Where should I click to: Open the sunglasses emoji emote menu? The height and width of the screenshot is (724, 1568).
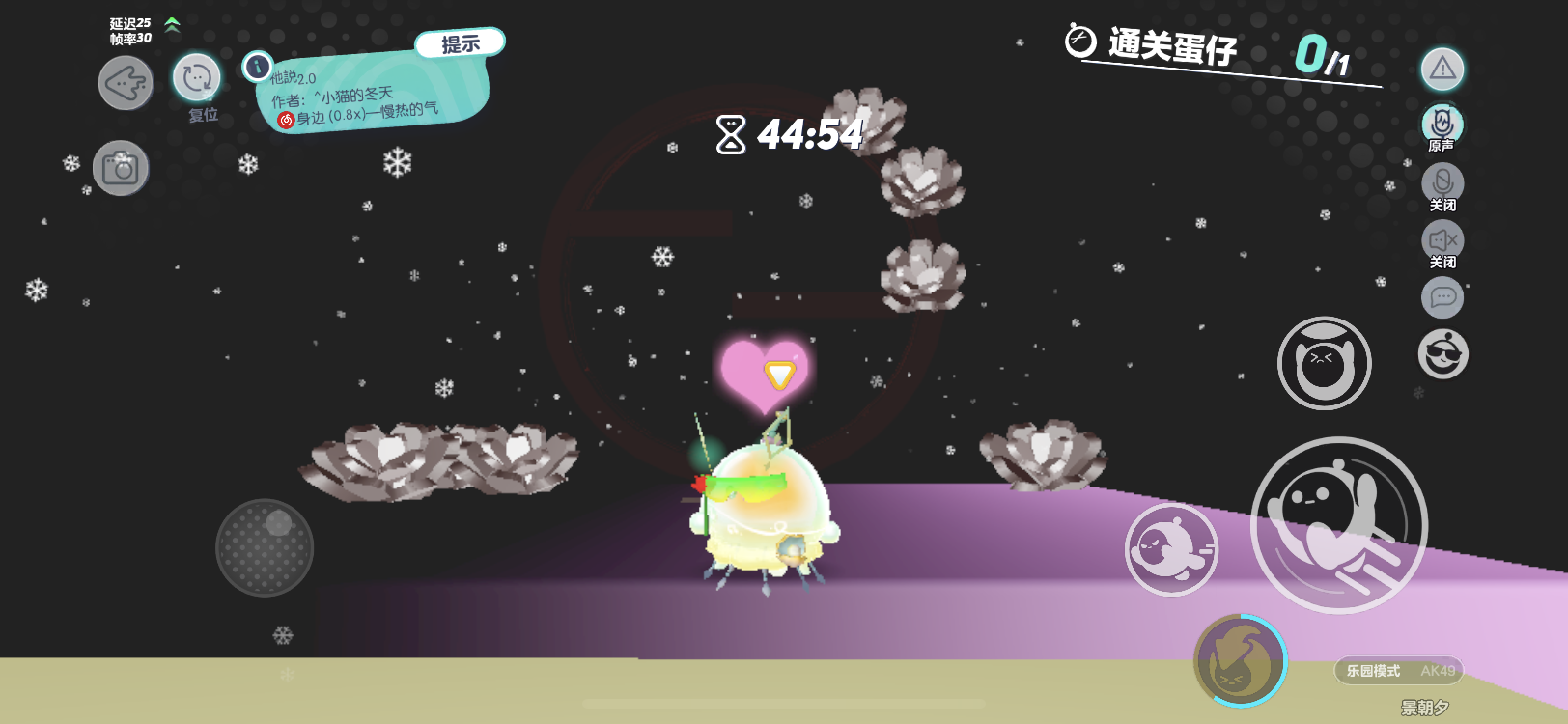point(1442,354)
